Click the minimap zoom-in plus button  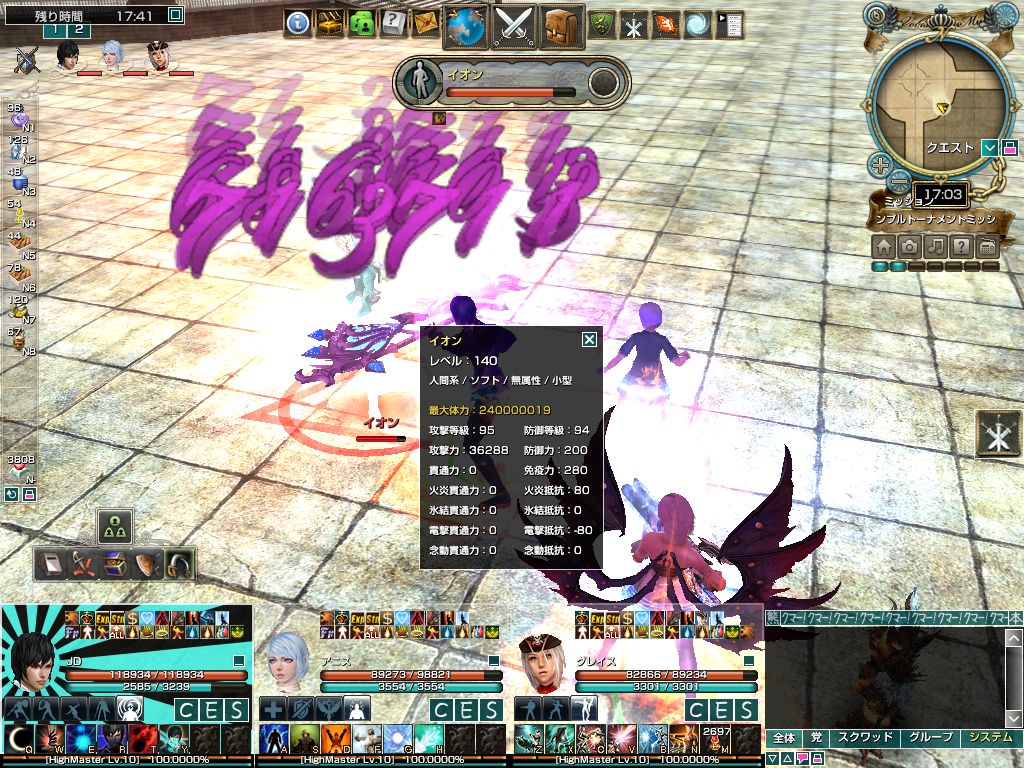[880, 165]
